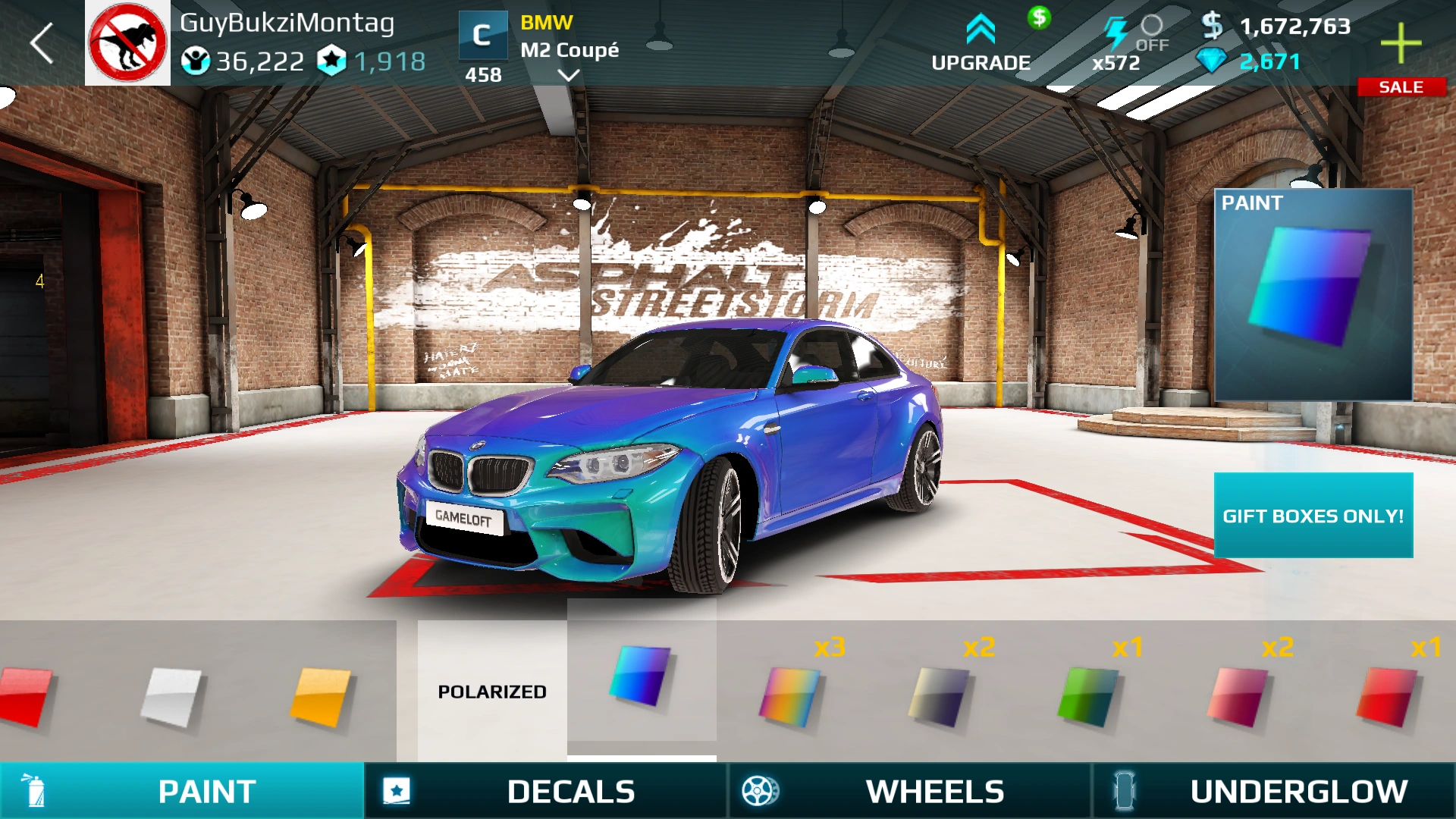The height and width of the screenshot is (819, 1456).
Task: Select the green-teal gradient paint
Action: point(1087,695)
